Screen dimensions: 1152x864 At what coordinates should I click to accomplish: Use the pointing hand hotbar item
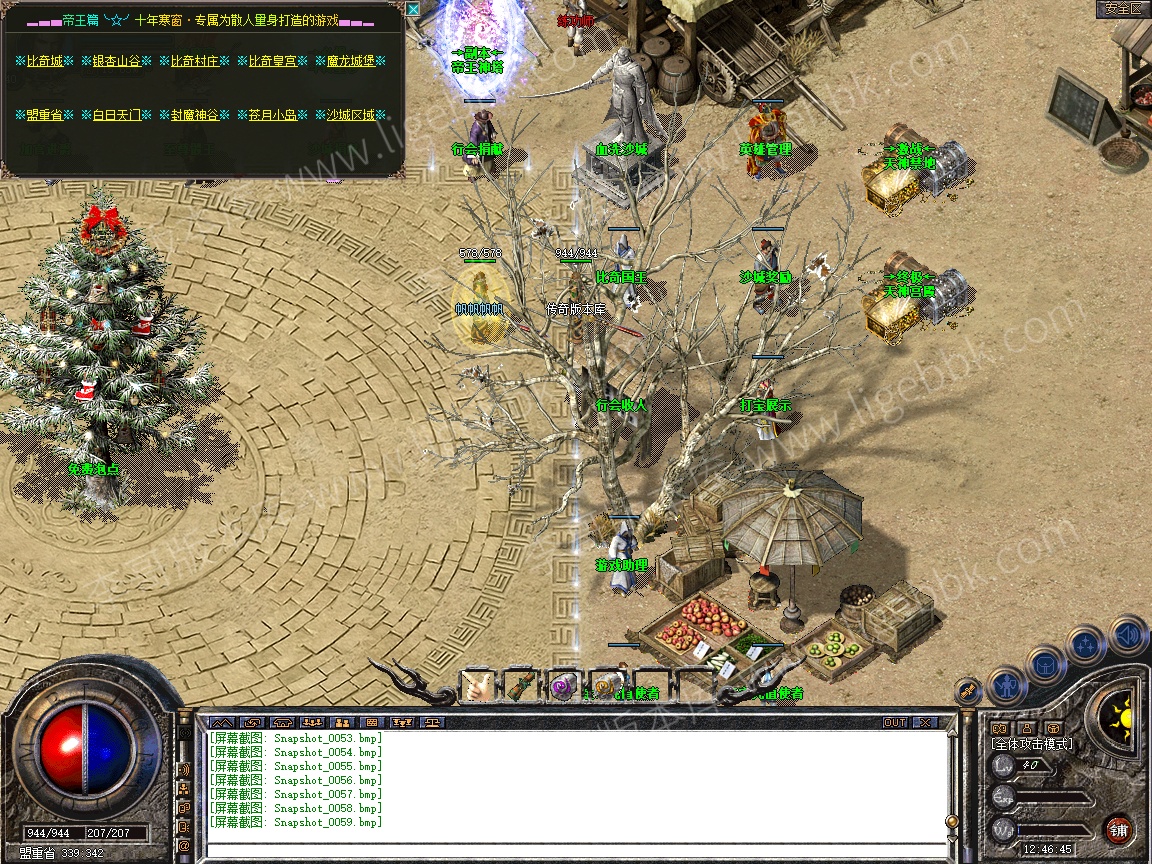click(478, 686)
